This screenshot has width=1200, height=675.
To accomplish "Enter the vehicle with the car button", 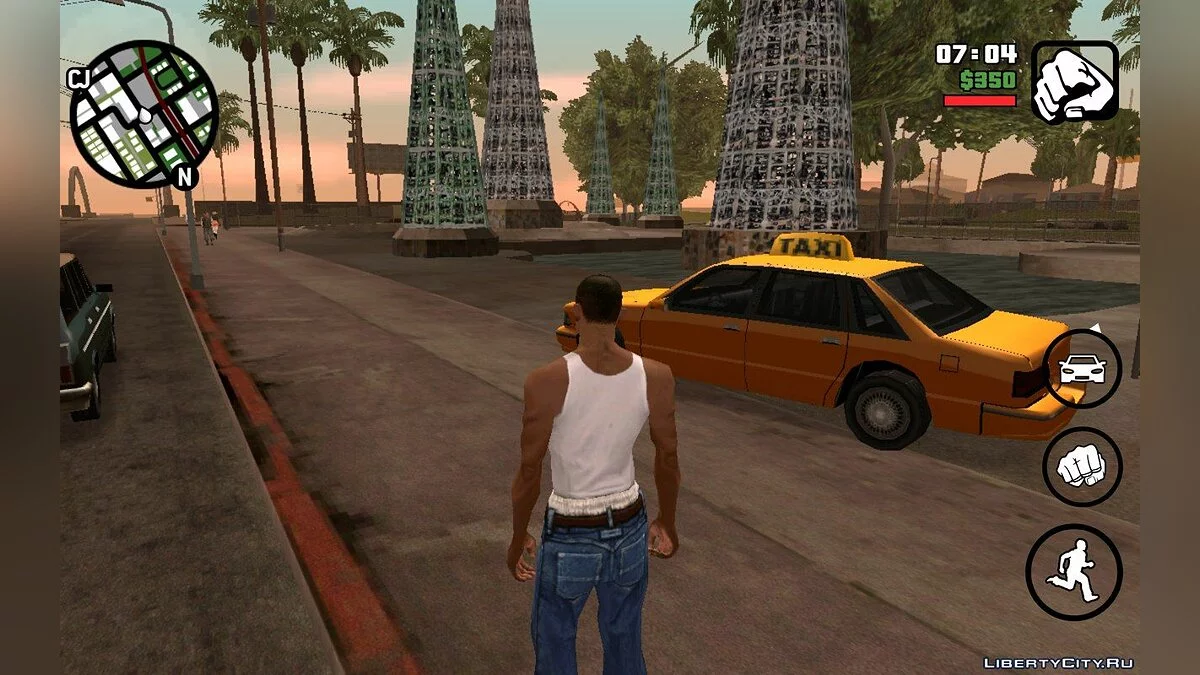I will (1082, 369).
